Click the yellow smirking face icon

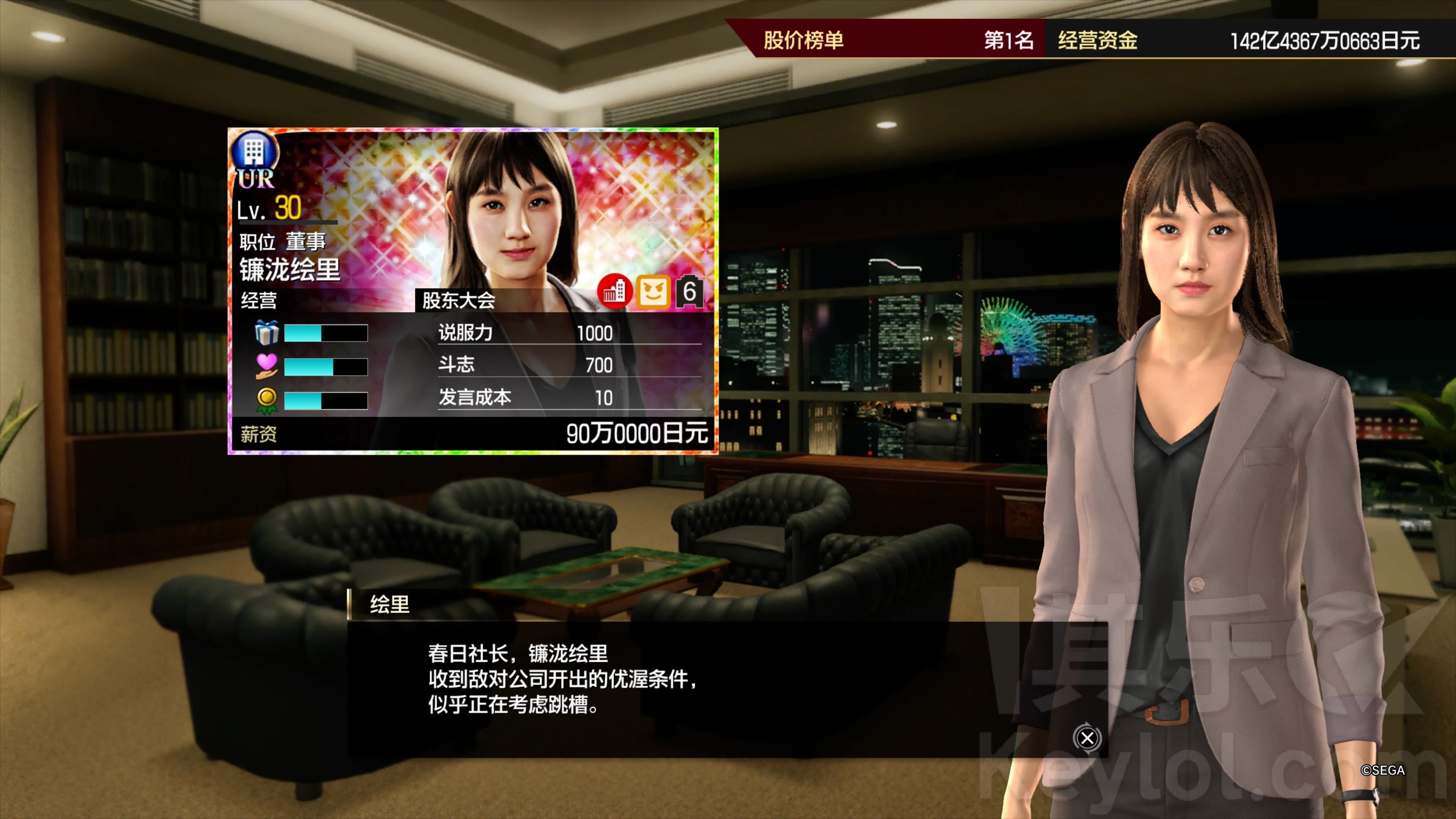(653, 292)
